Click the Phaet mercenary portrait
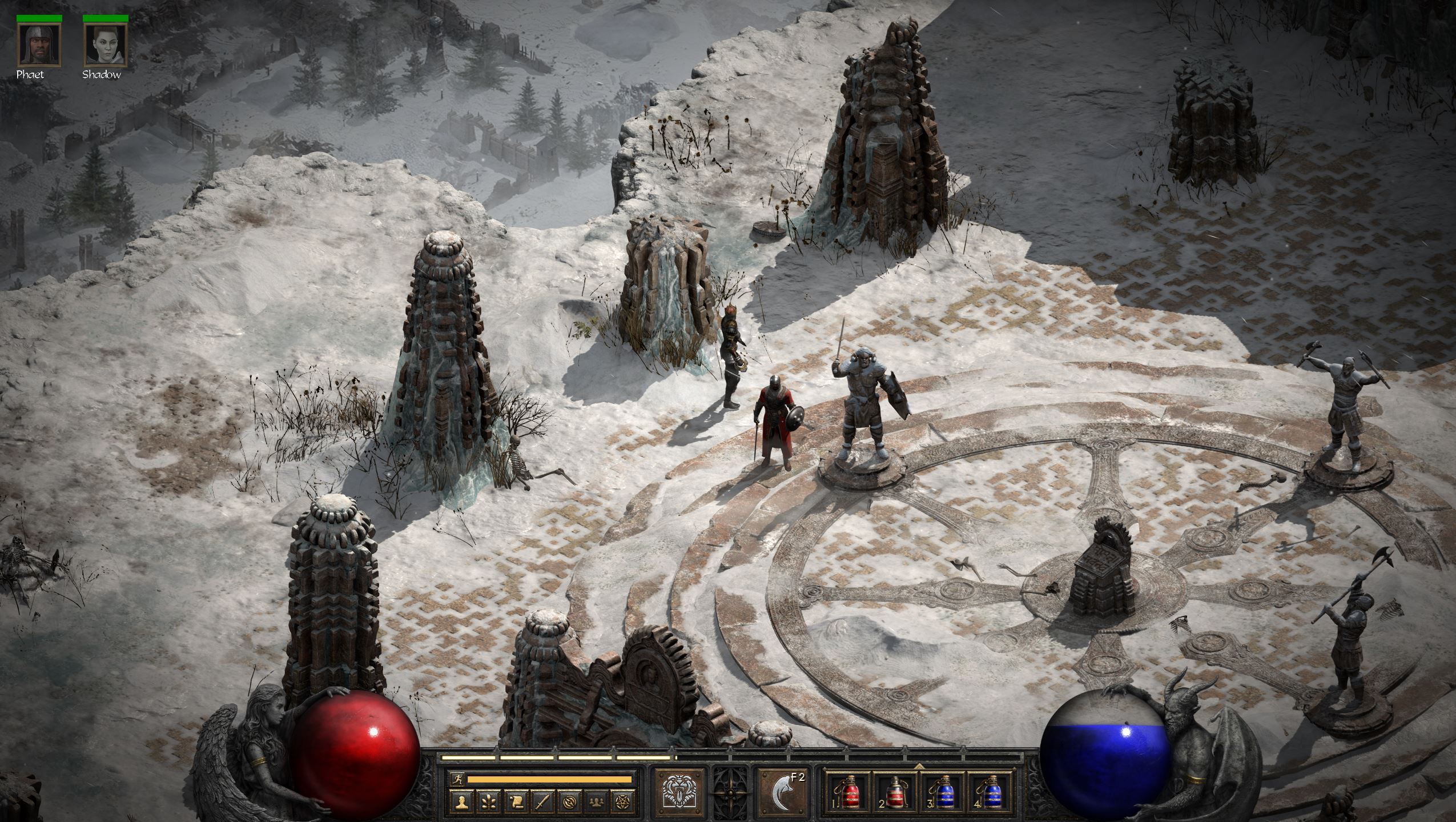1456x822 pixels. coord(39,44)
